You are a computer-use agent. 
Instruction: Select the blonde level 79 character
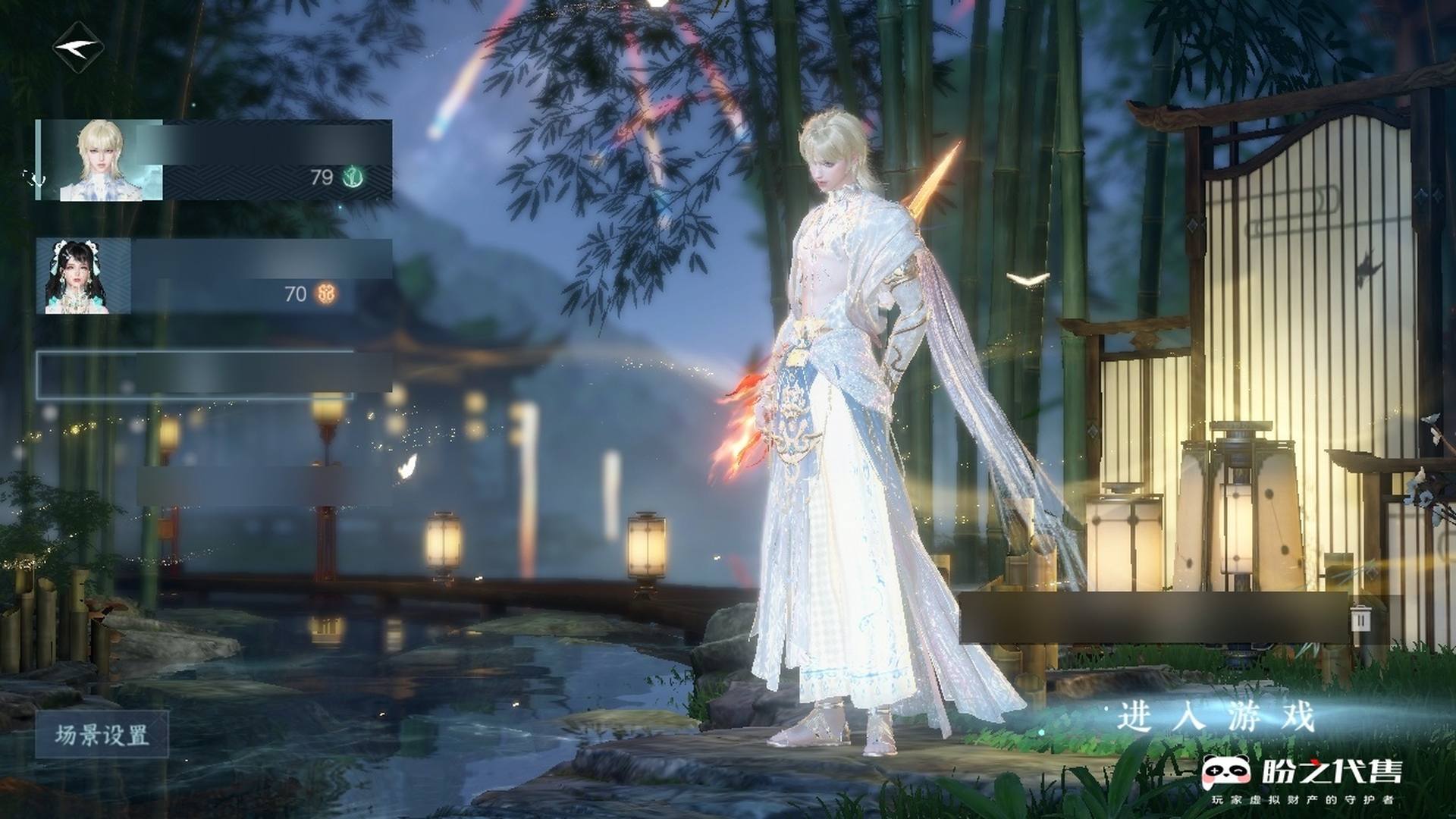215,160
